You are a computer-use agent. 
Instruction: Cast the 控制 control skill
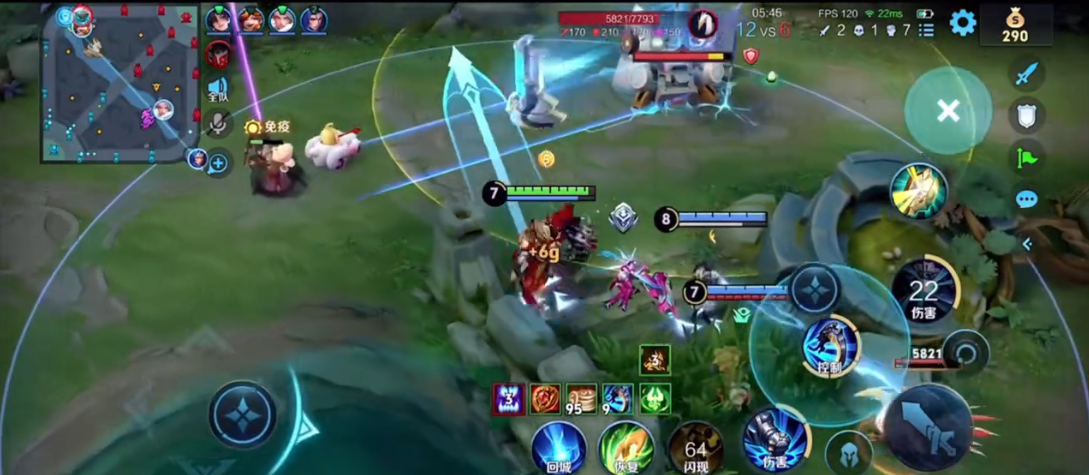pyautogui.click(x=831, y=346)
